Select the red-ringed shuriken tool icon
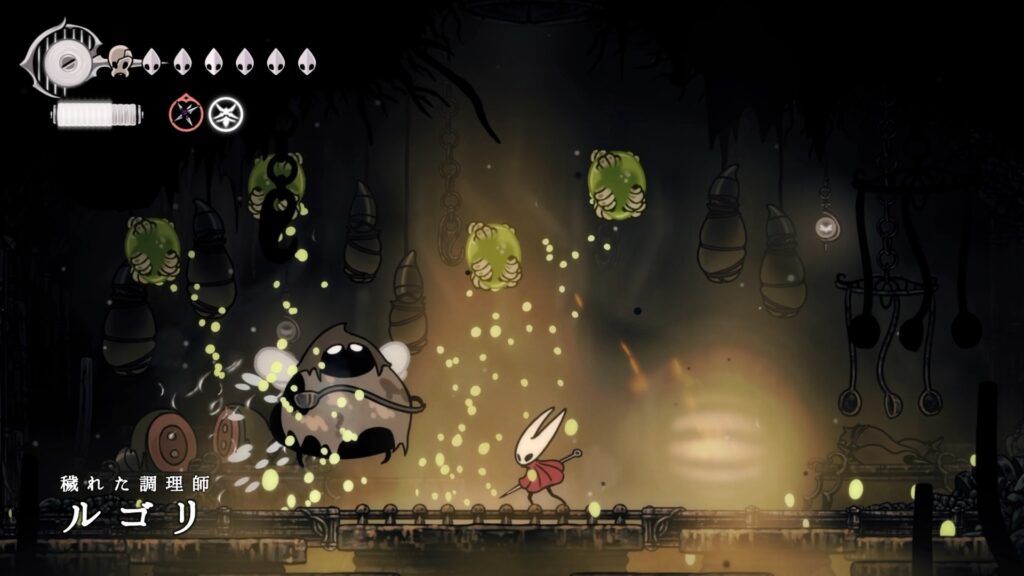The width and height of the screenshot is (1024, 576). [186, 114]
